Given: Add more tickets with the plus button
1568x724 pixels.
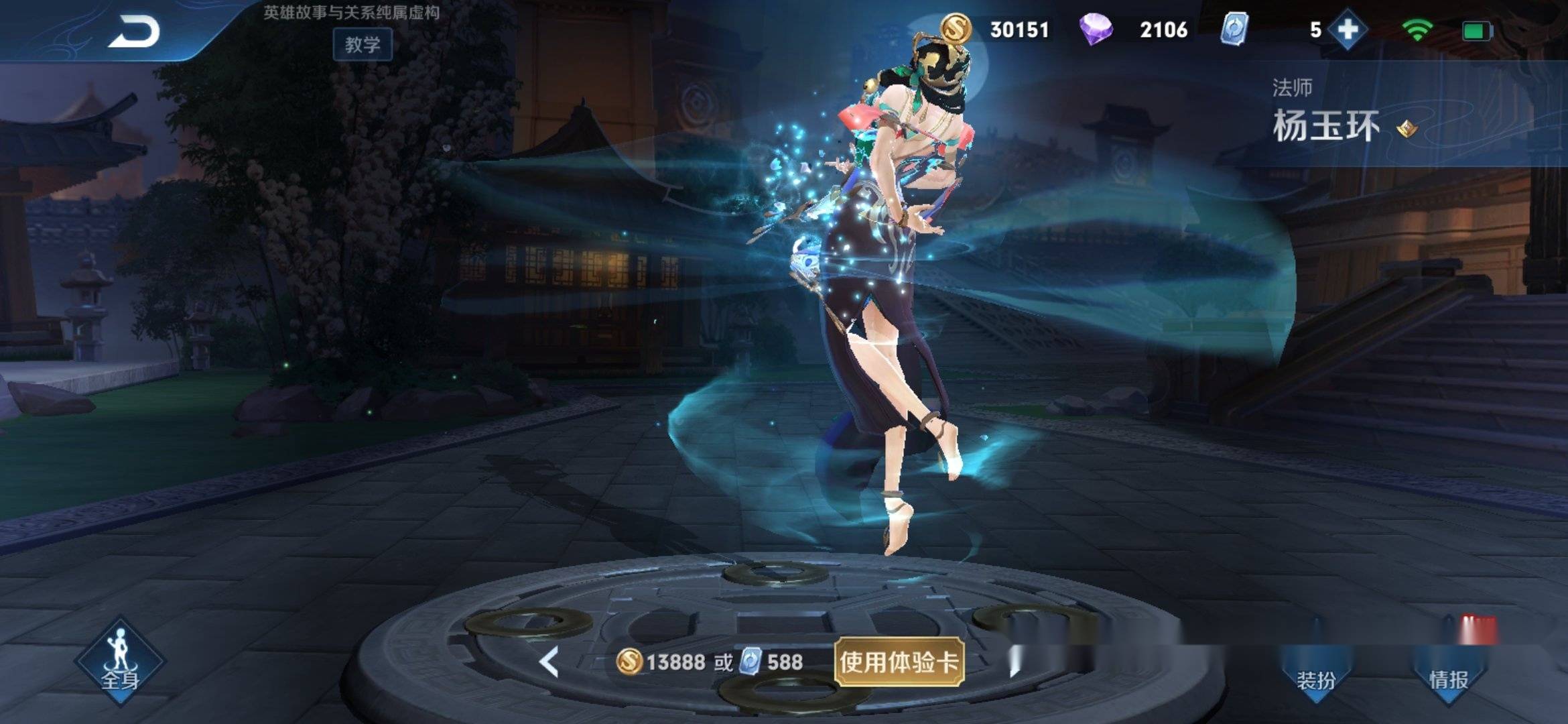Looking at the screenshot, I should 1348,29.
